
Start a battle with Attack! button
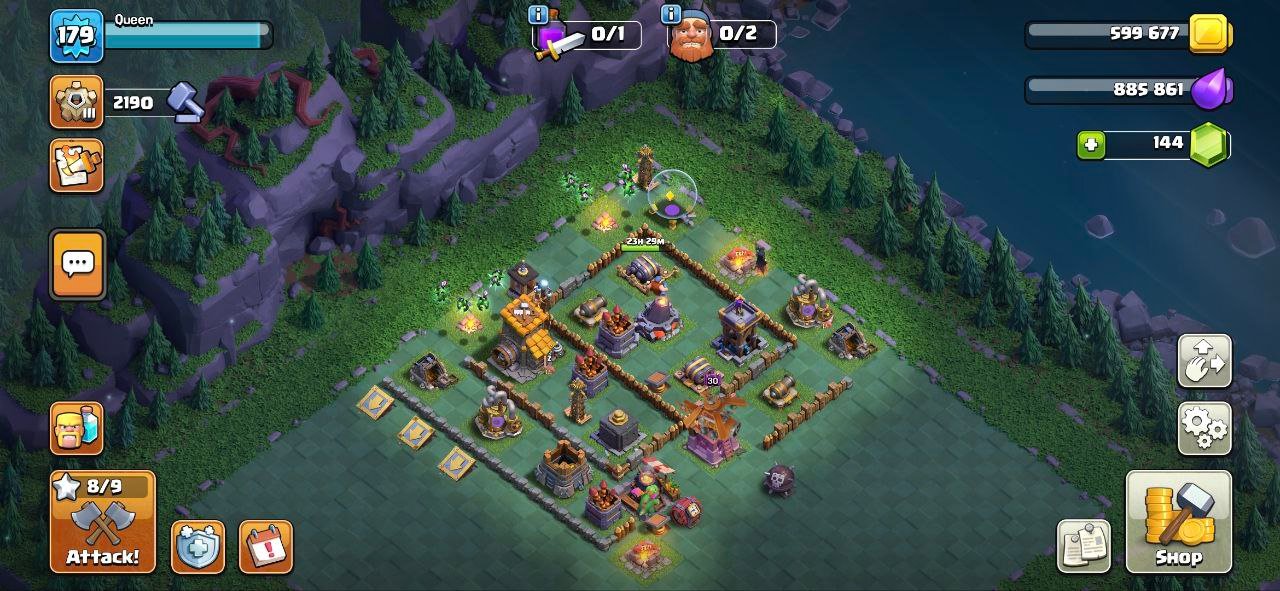[103, 522]
